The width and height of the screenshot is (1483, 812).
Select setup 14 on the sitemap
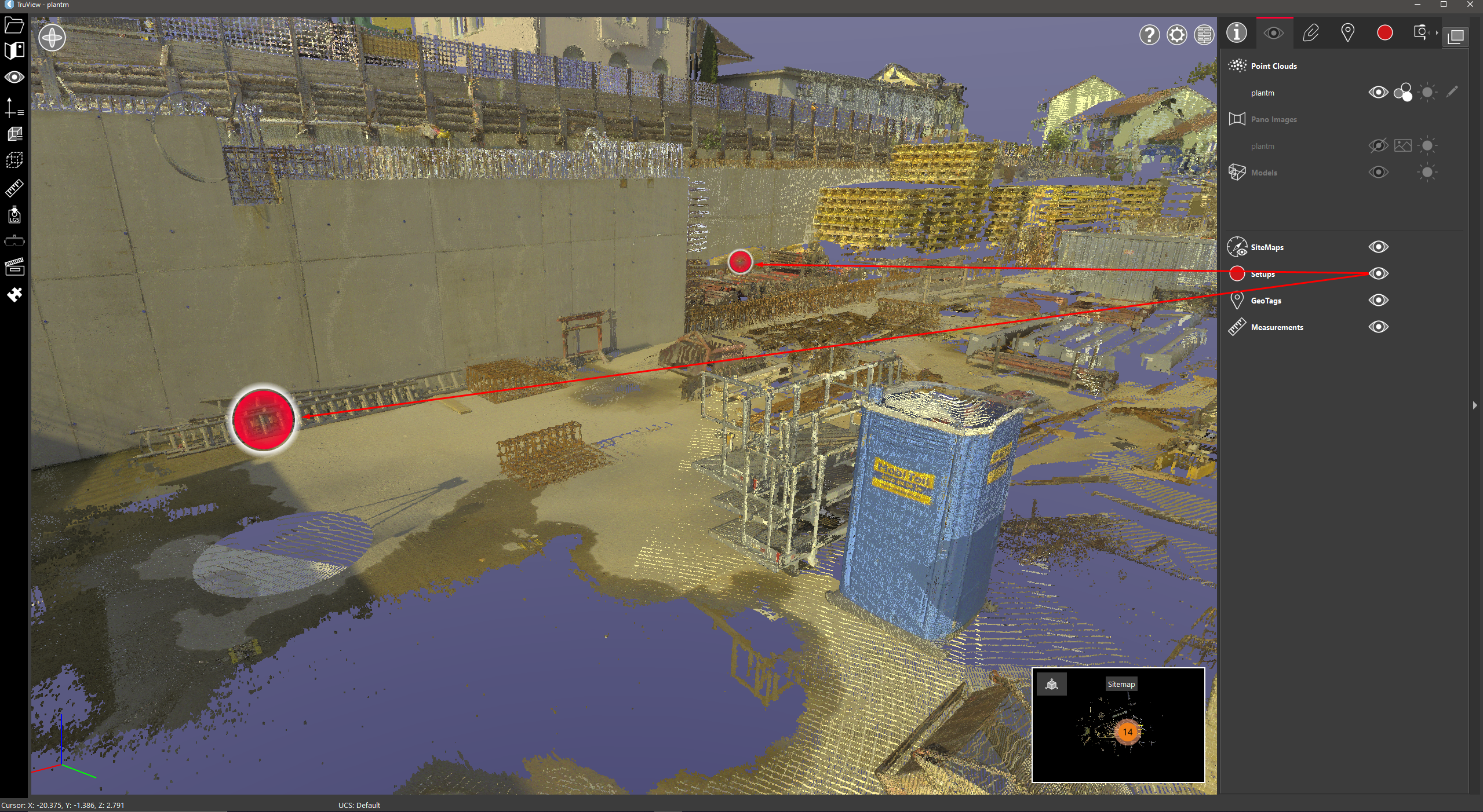[x=1127, y=732]
